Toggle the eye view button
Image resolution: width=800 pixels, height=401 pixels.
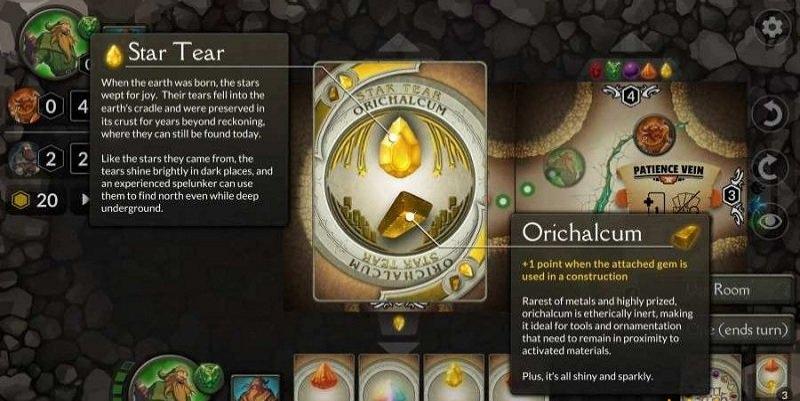(x=771, y=221)
